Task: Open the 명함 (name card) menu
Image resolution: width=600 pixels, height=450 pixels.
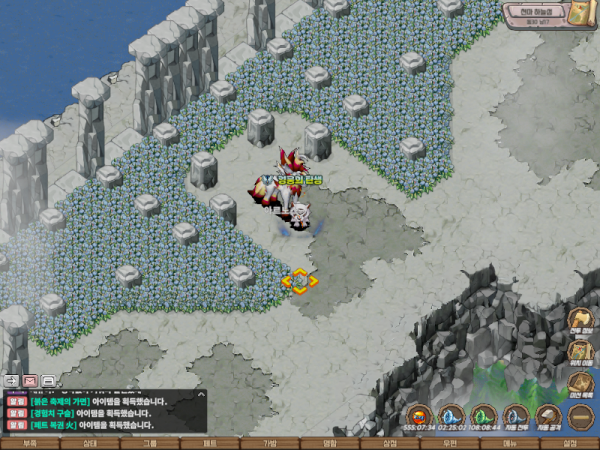Action: coord(330,442)
